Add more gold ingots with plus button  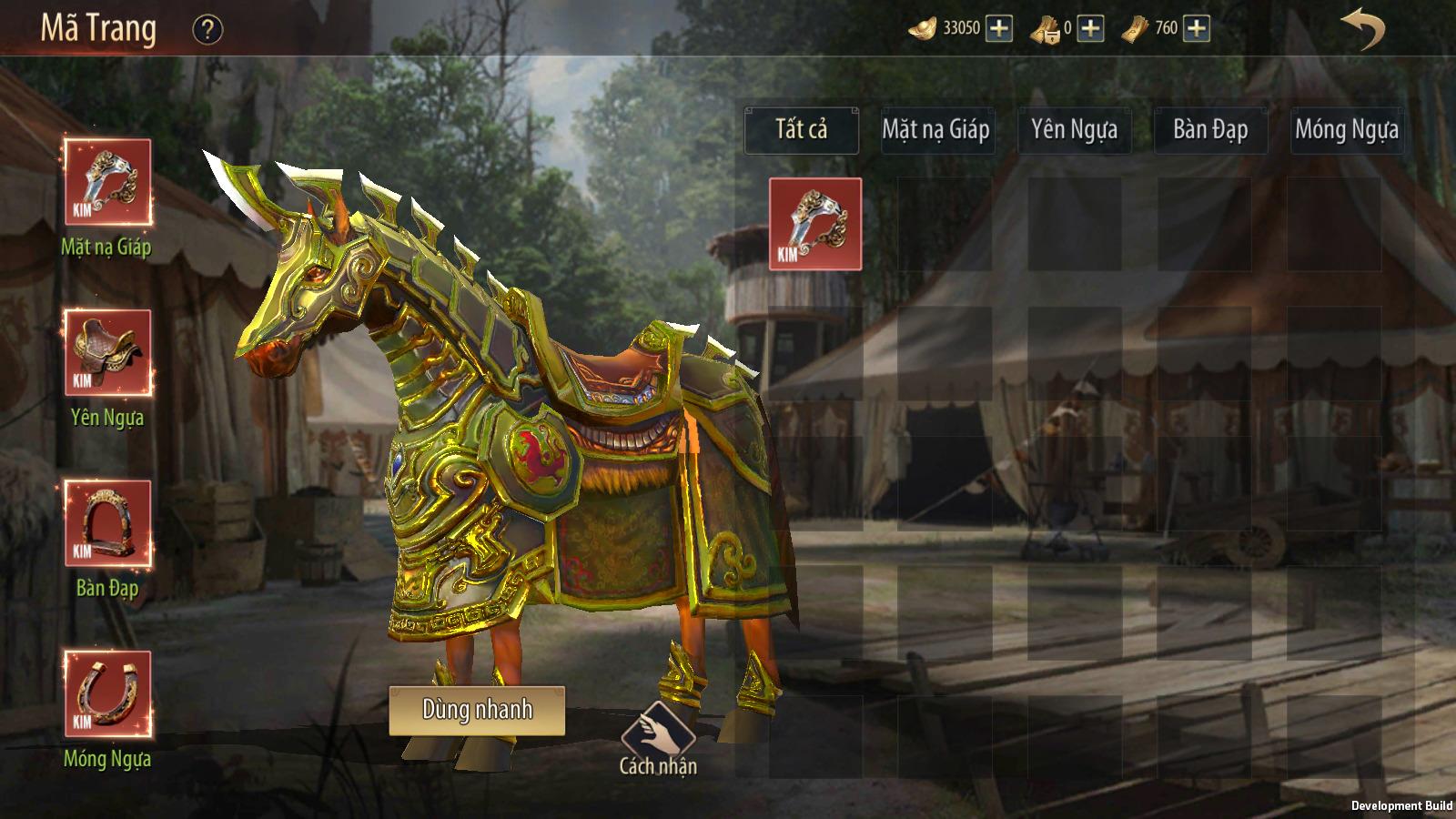999,28
